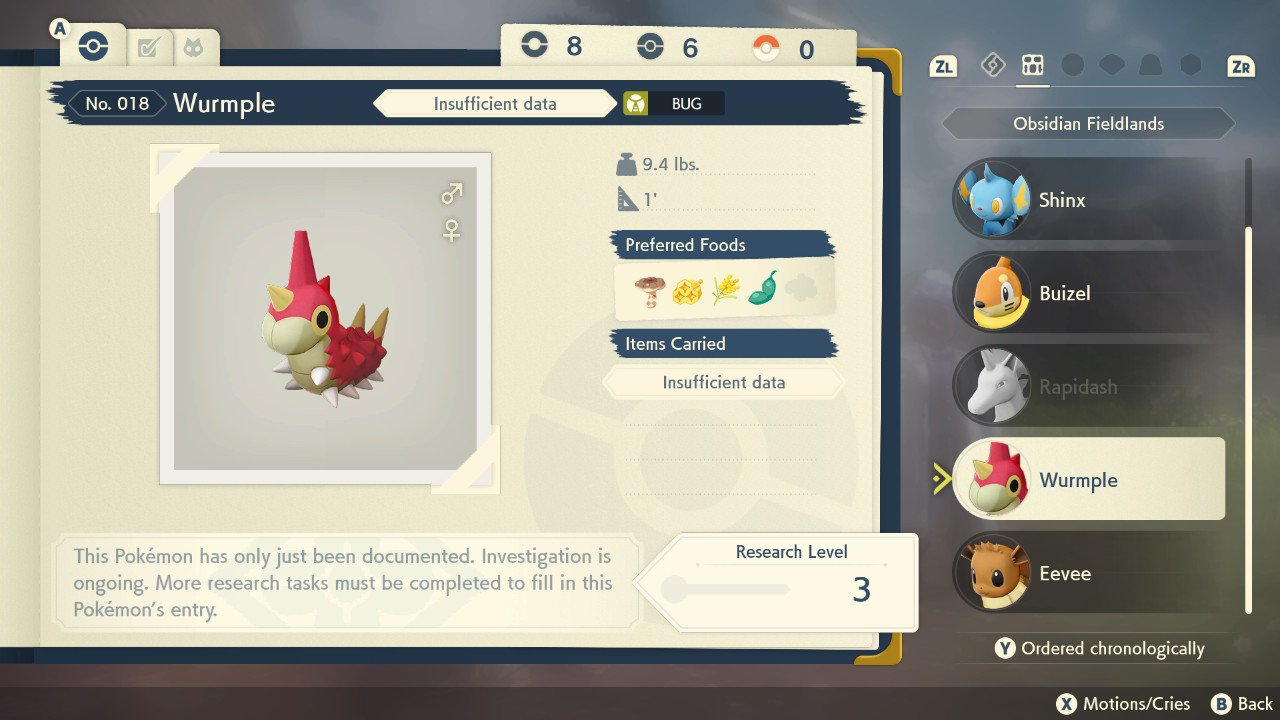The image size is (1280, 720).
Task: Click the Pokédex list scrollbar
Action: (1247, 420)
